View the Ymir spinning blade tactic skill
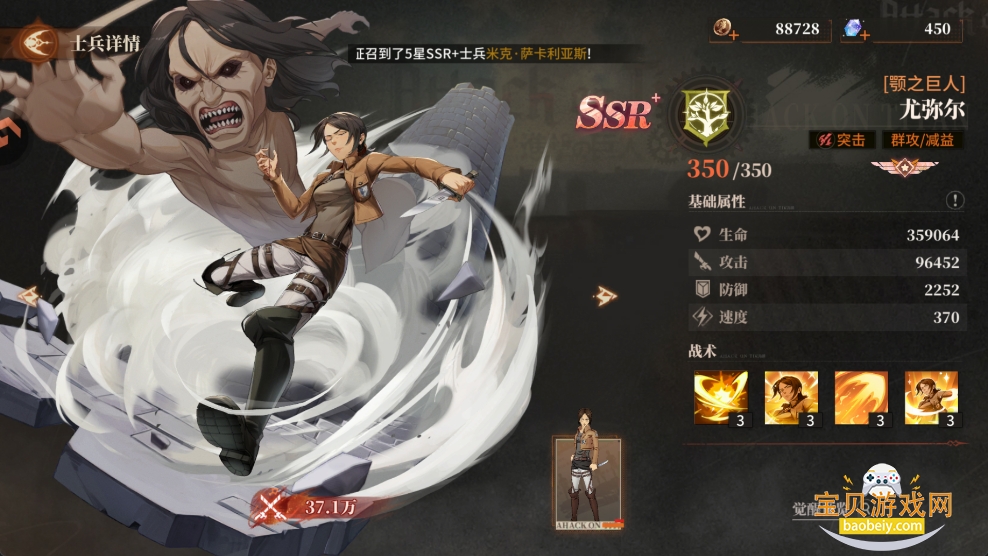This screenshot has height=556, width=988. coord(931,398)
